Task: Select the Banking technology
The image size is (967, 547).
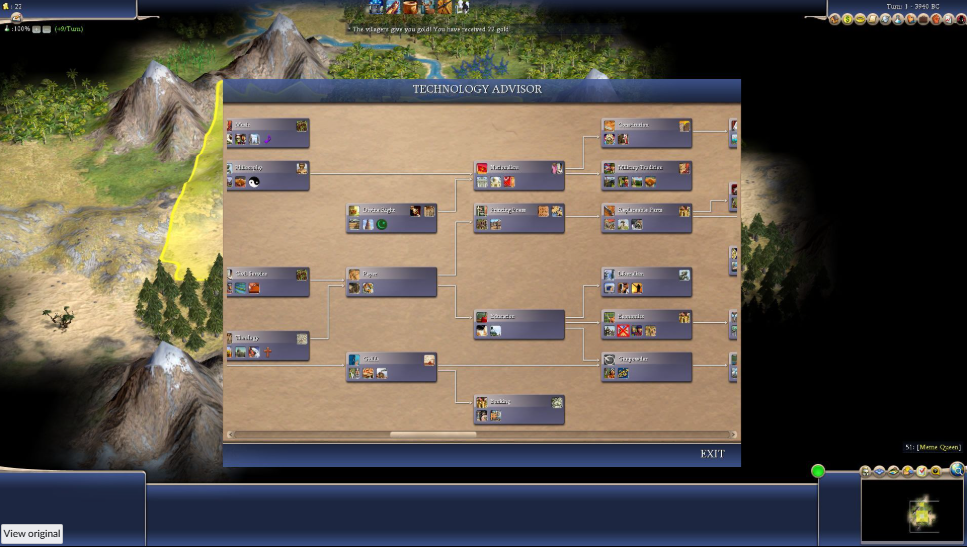Action: [519, 408]
